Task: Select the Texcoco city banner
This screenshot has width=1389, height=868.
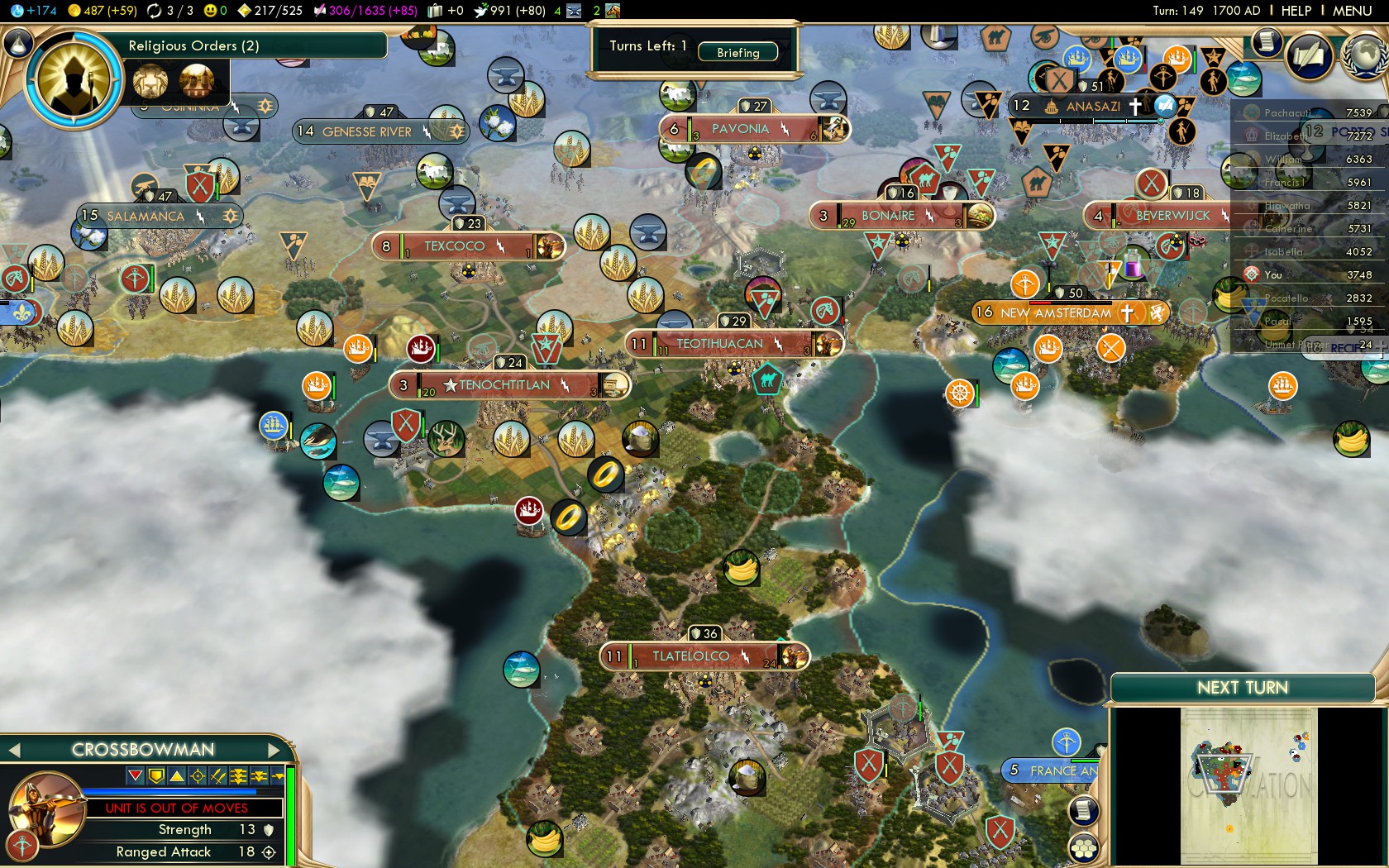Action: [455, 246]
